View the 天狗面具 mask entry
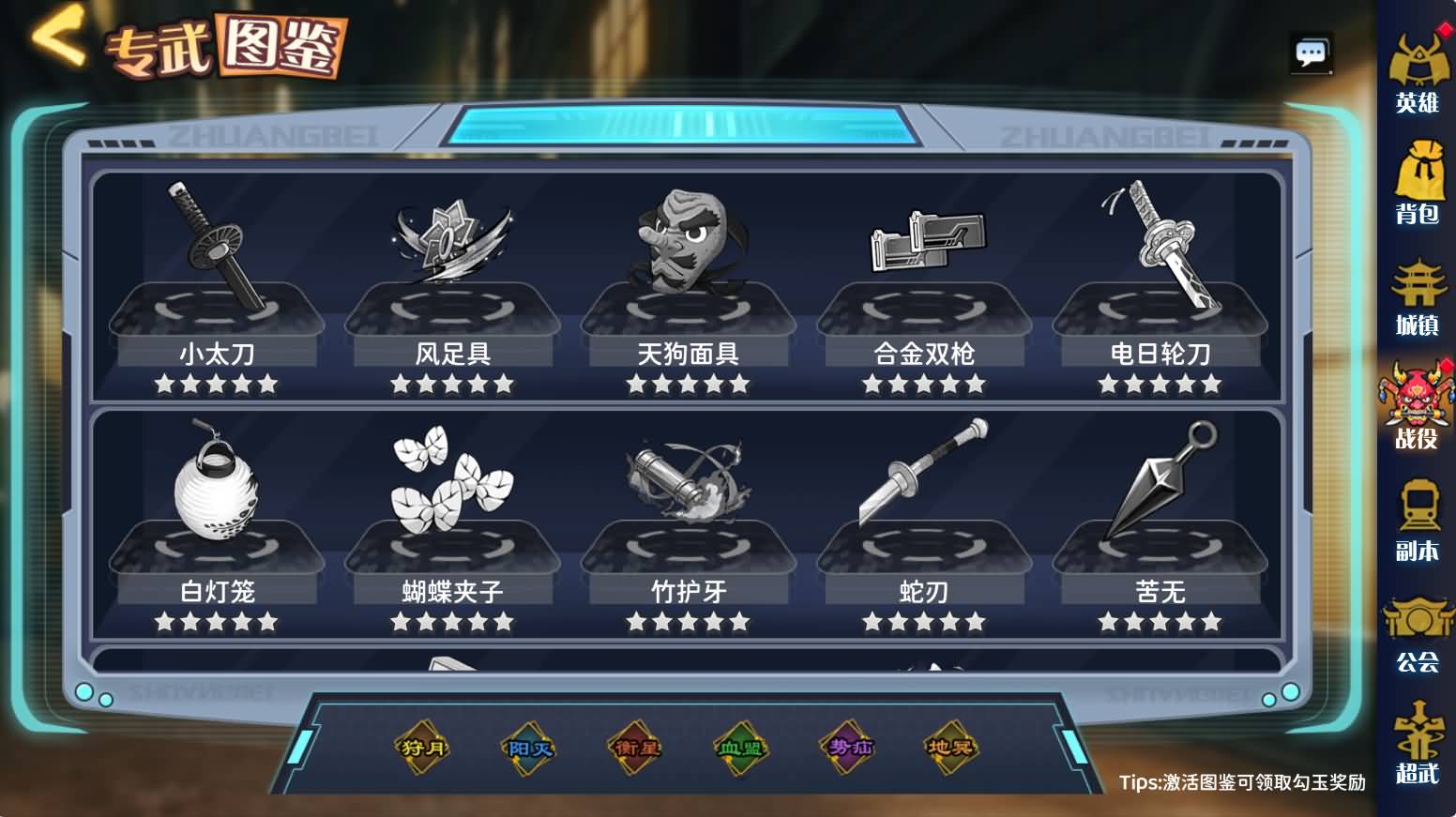Image resolution: width=1456 pixels, height=817 pixels. 689,281
